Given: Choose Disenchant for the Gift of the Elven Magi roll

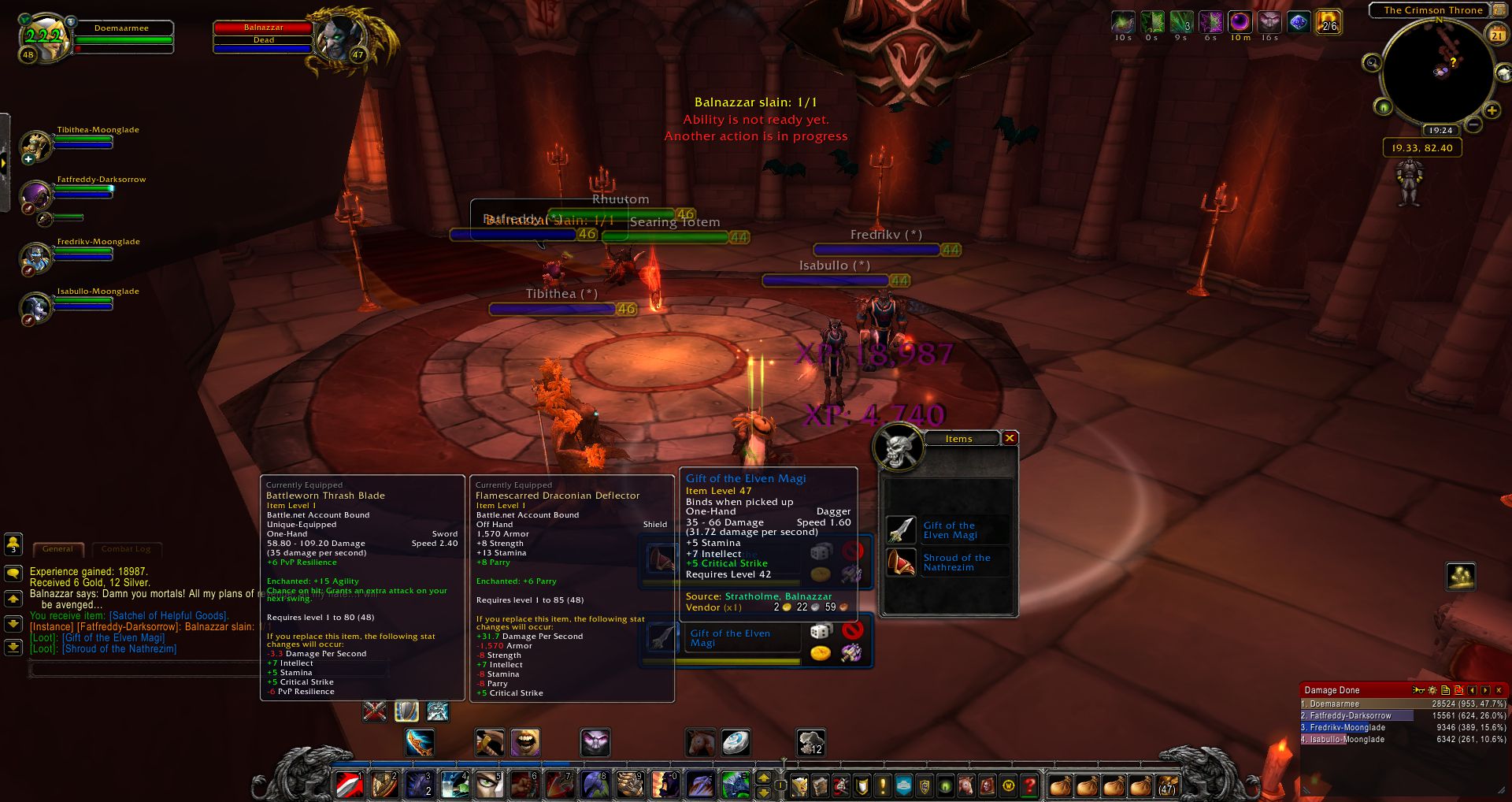Looking at the screenshot, I should [x=851, y=652].
